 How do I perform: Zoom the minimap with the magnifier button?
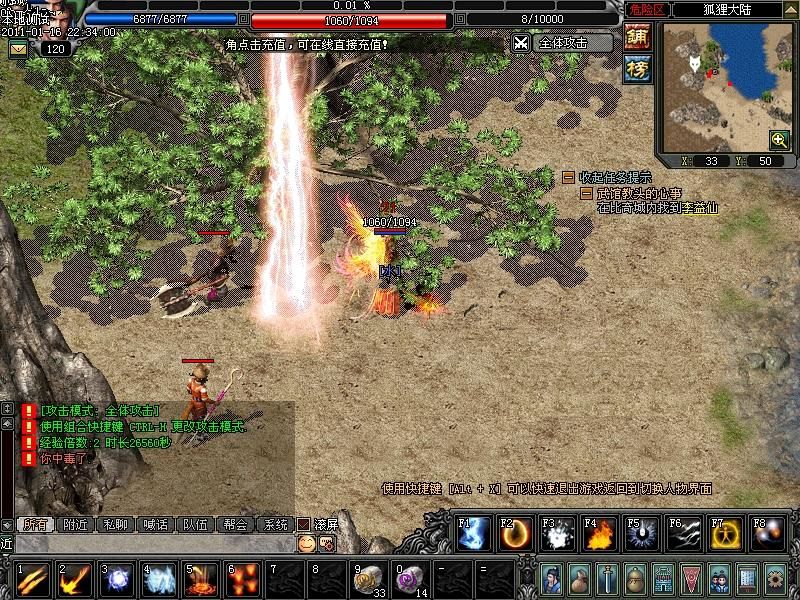[779, 140]
